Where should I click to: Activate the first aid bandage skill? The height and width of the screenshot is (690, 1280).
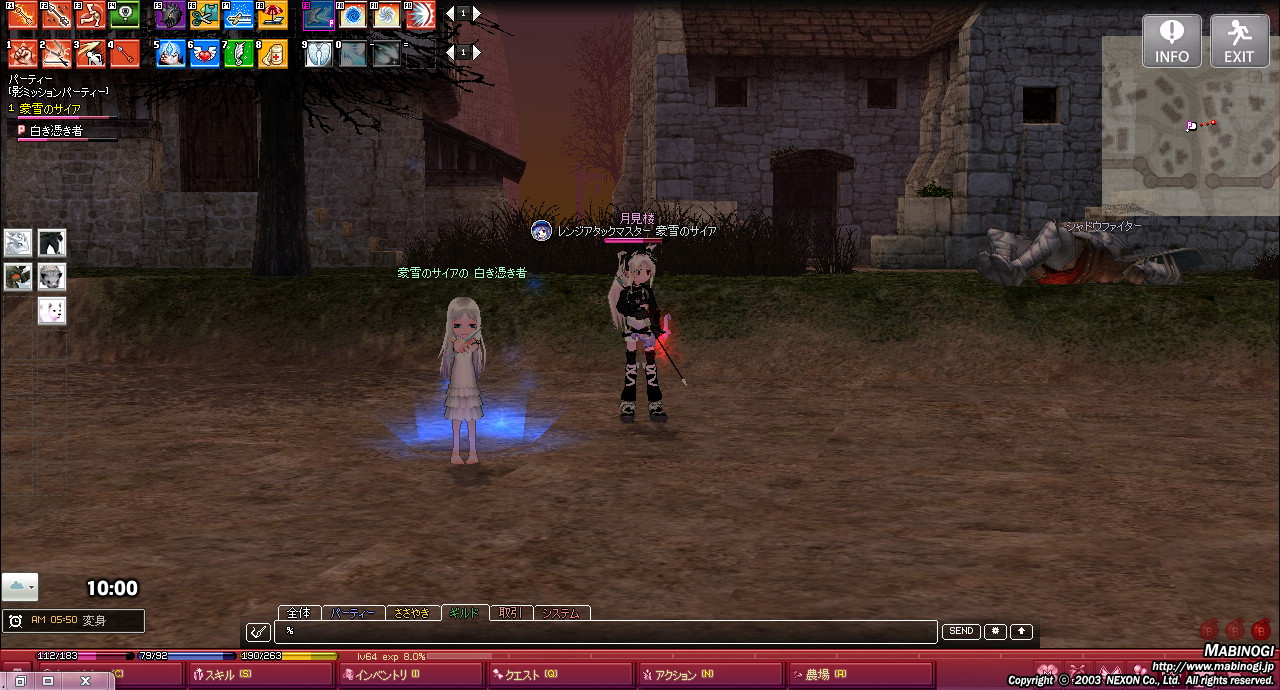272,53
